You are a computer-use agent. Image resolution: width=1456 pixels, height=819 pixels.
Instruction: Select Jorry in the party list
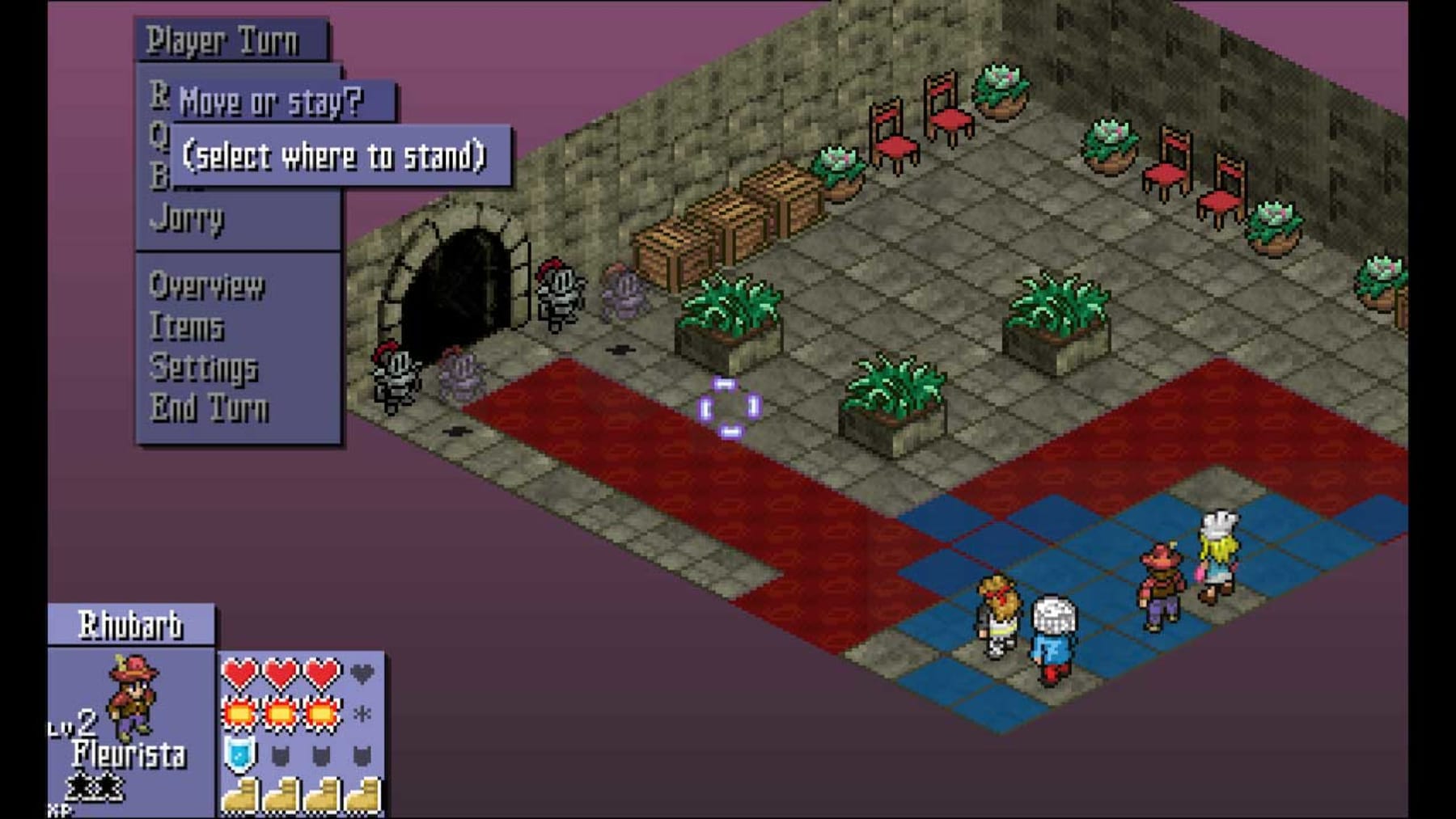(187, 218)
